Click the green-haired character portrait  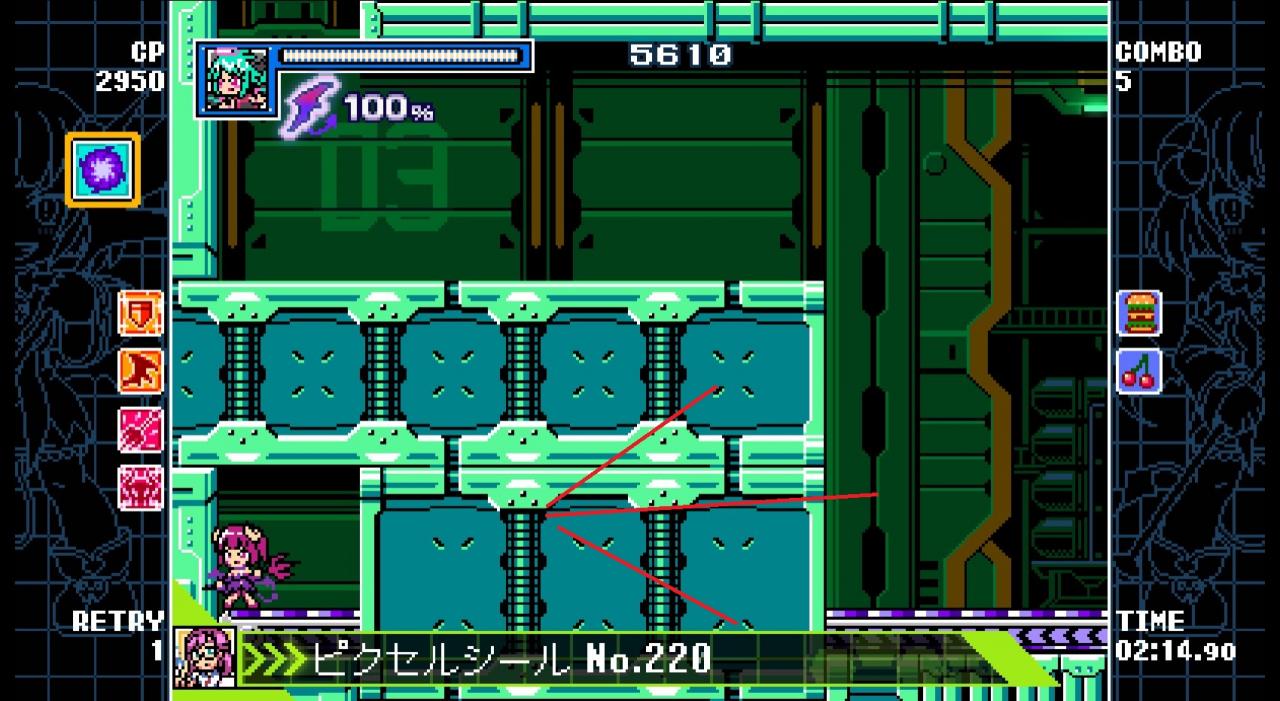point(234,78)
